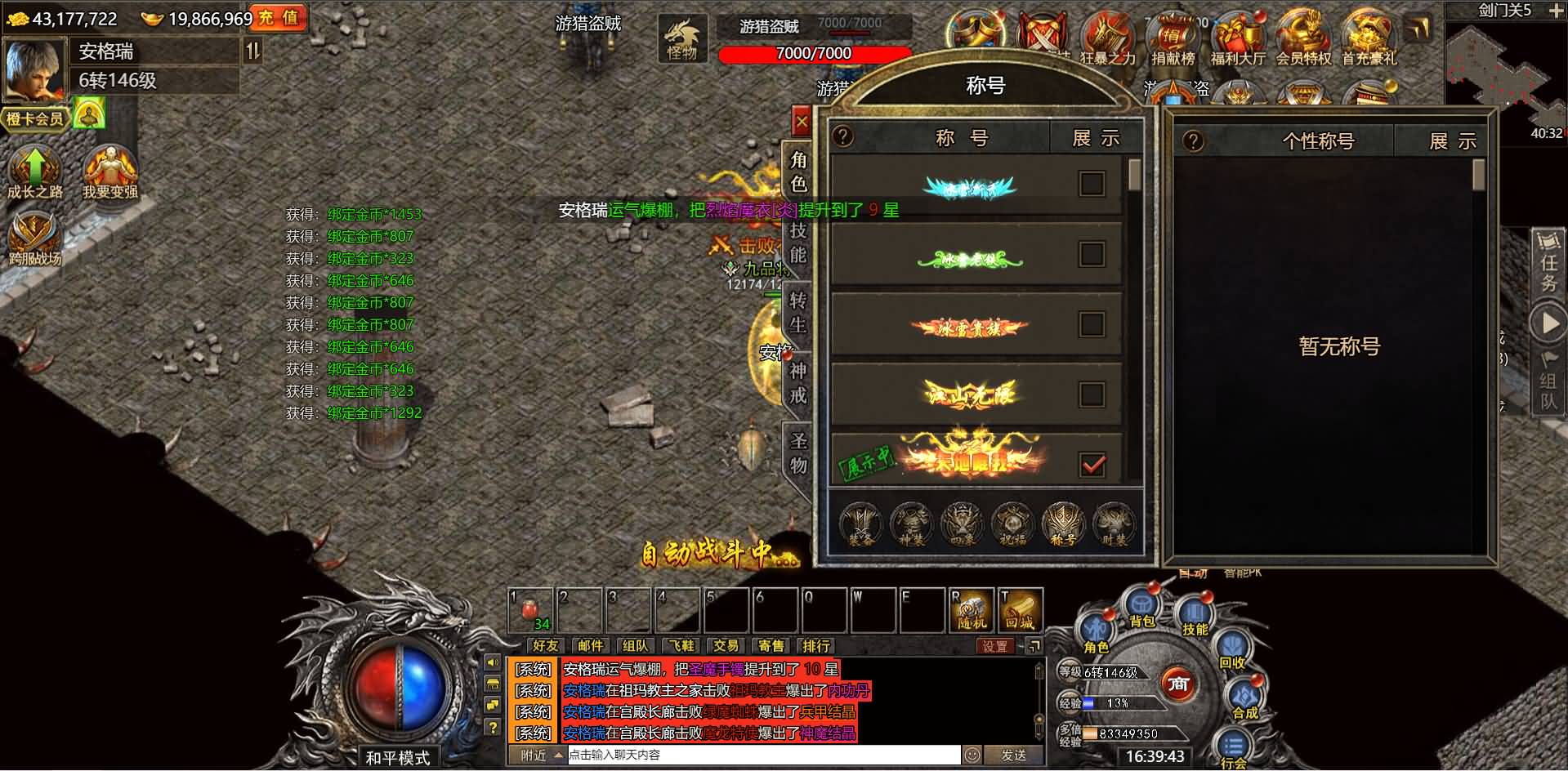The height and width of the screenshot is (771, 1568).
Task: Open the 好友 friends list
Action: (x=545, y=646)
